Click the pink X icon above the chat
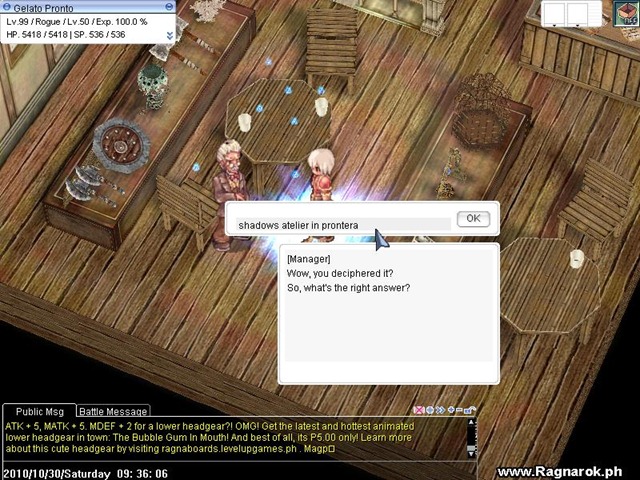The image size is (640, 480). tap(418, 410)
